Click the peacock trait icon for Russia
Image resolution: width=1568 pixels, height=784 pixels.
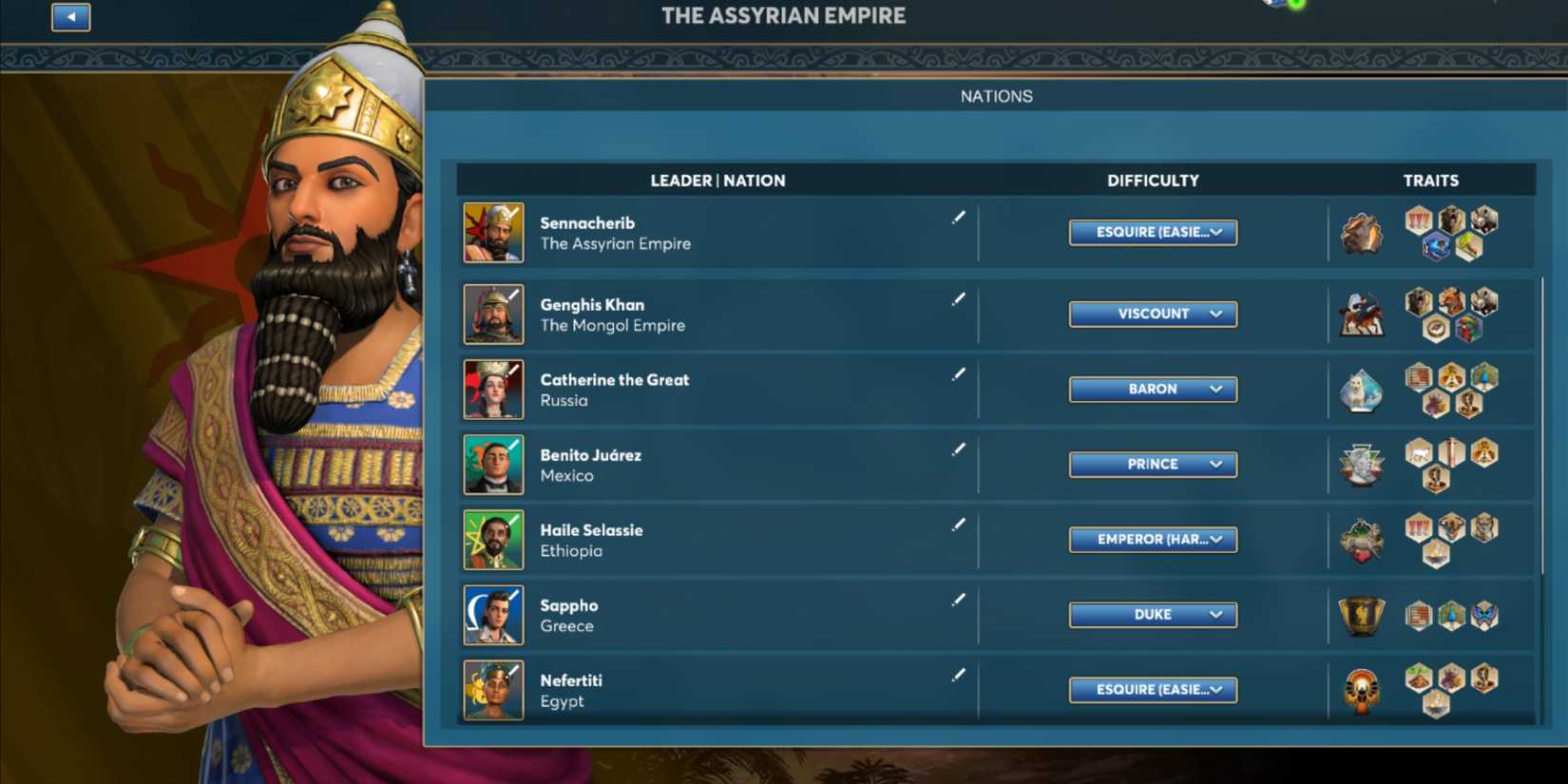(x=1484, y=378)
